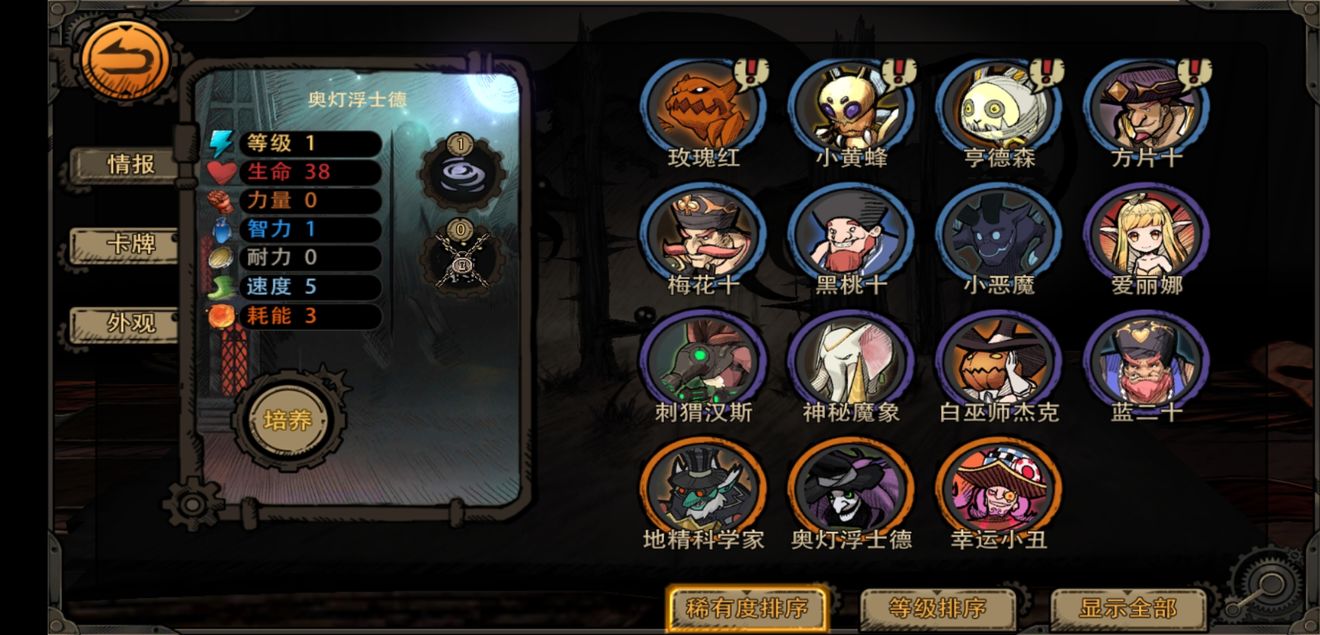
Task: Click the 培养 gear button
Action: tap(288, 420)
